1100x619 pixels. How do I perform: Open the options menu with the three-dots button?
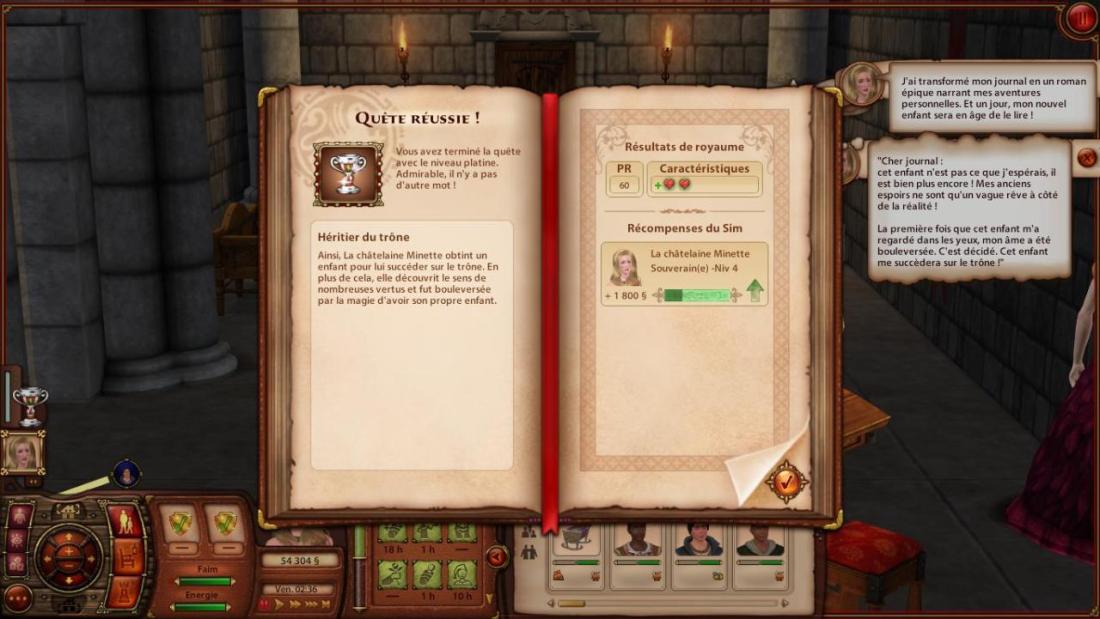tap(17, 598)
